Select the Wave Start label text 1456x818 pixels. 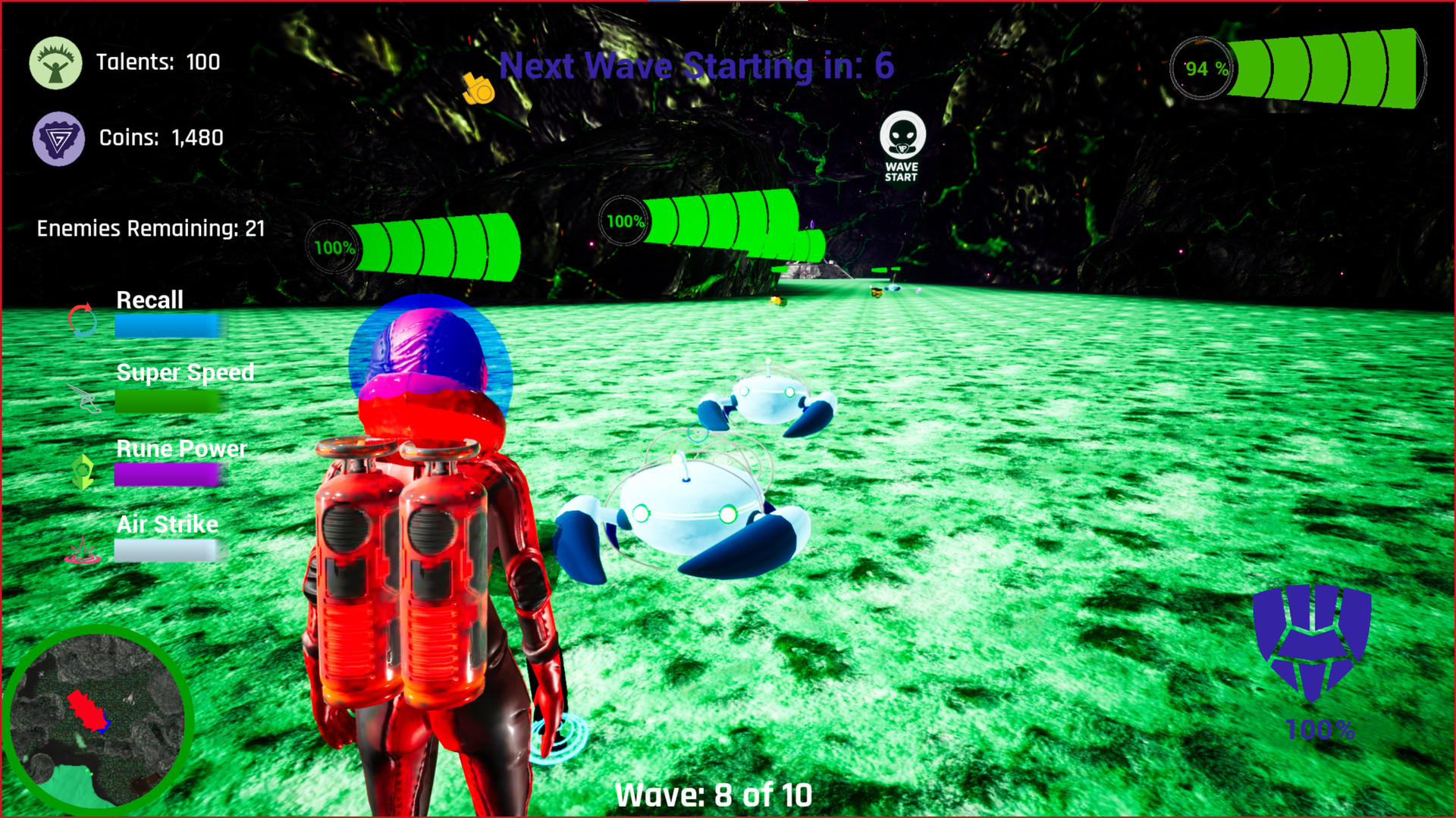[902, 171]
